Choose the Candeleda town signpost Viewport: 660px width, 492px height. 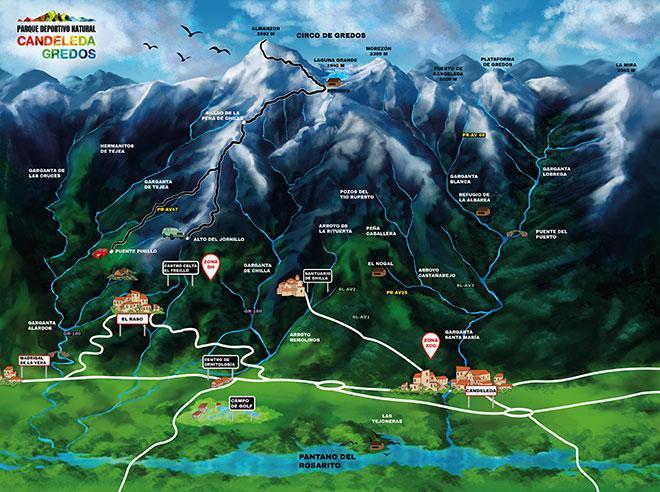coord(484,390)
